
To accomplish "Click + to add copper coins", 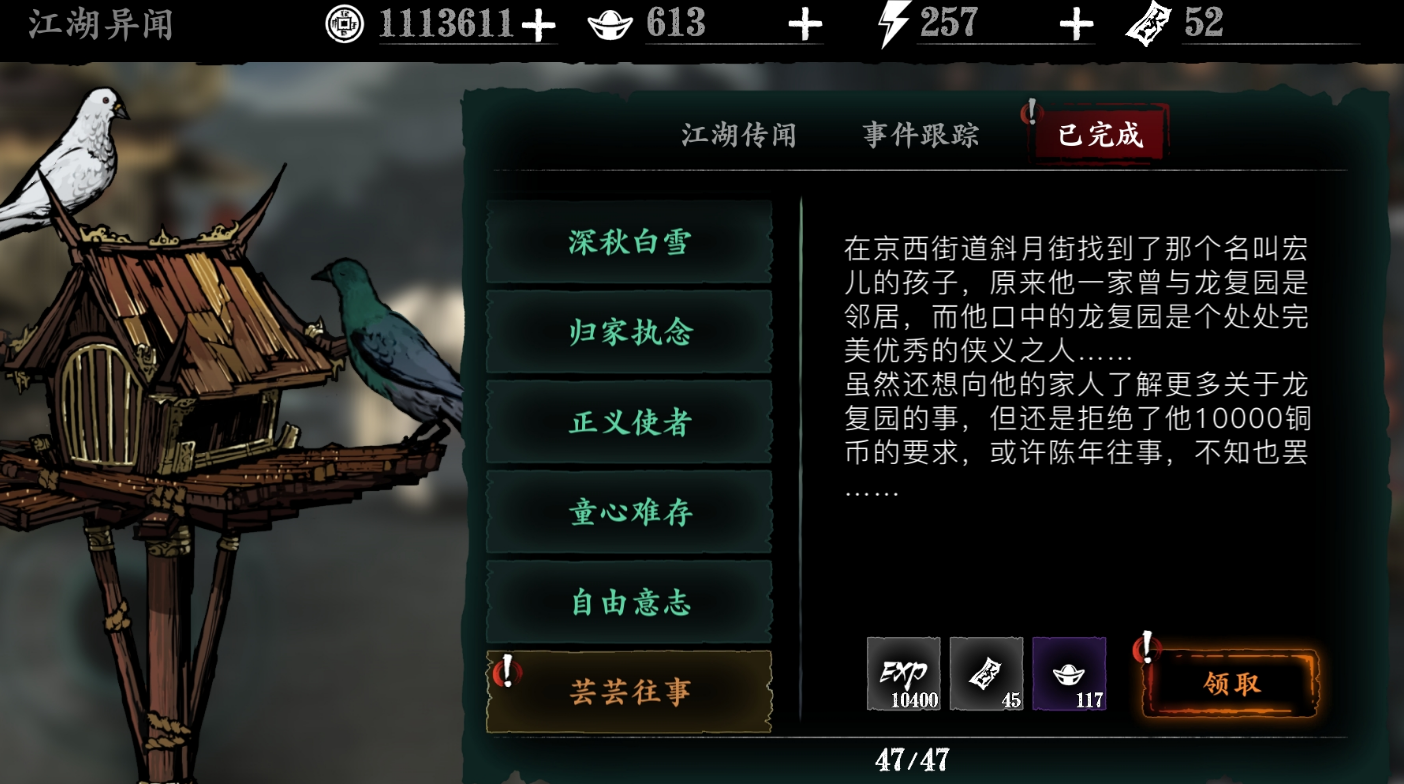I will tap(538, 24).
